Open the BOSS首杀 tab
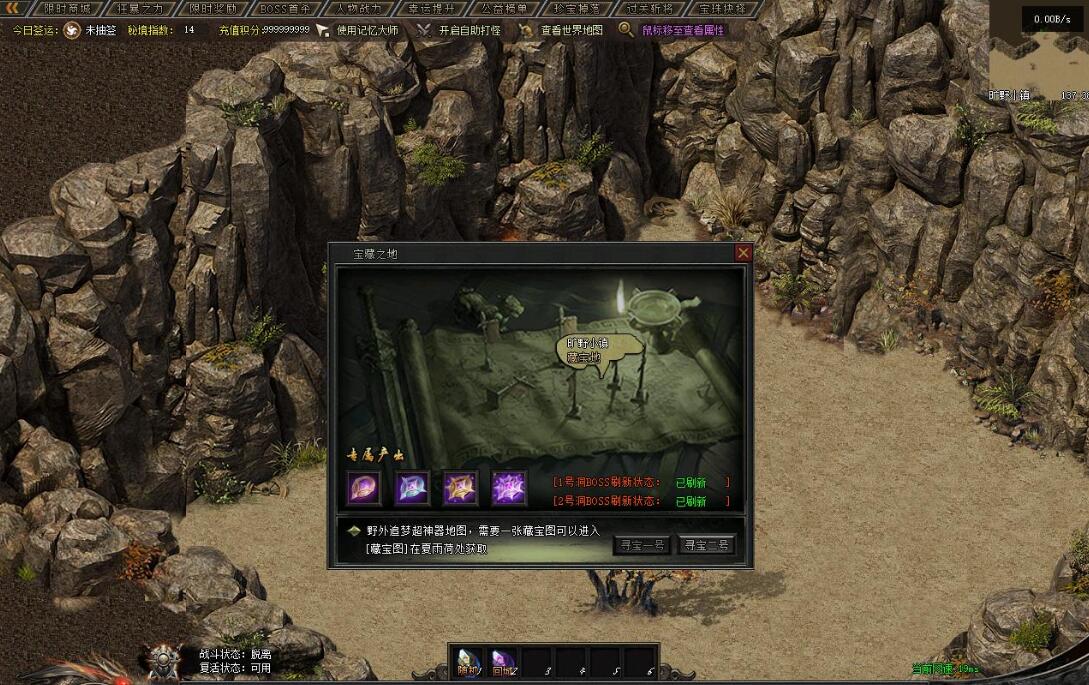This screenshot has height=685, width=1089. point(284,8)
